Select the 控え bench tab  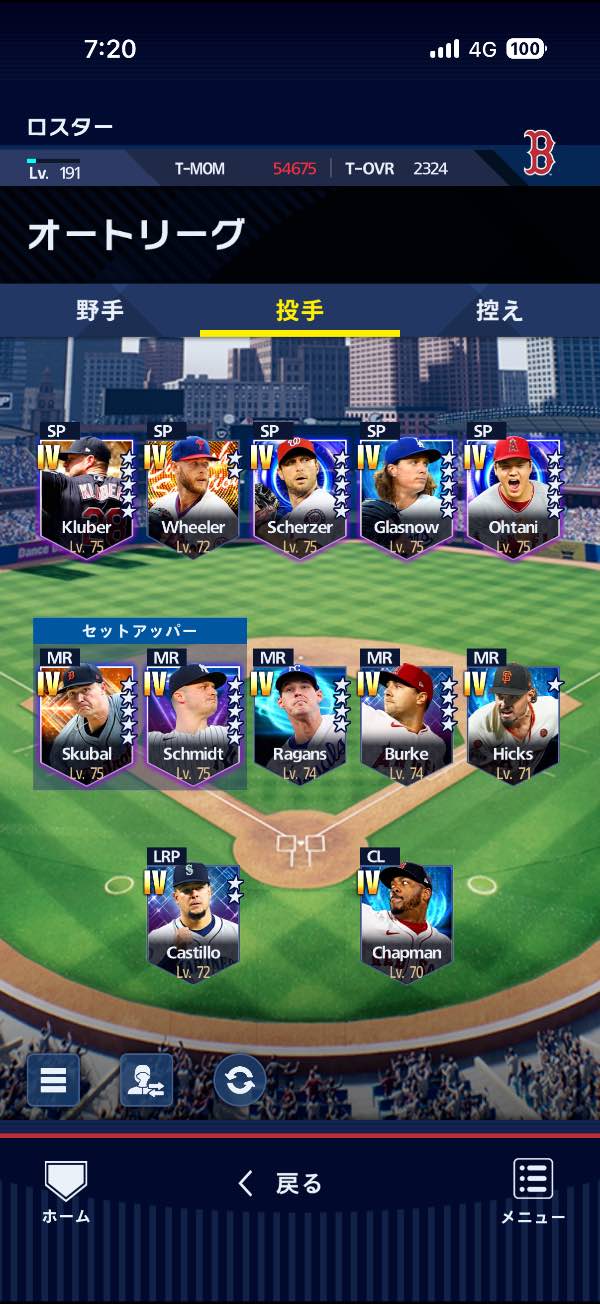click(x=499, y=310)
